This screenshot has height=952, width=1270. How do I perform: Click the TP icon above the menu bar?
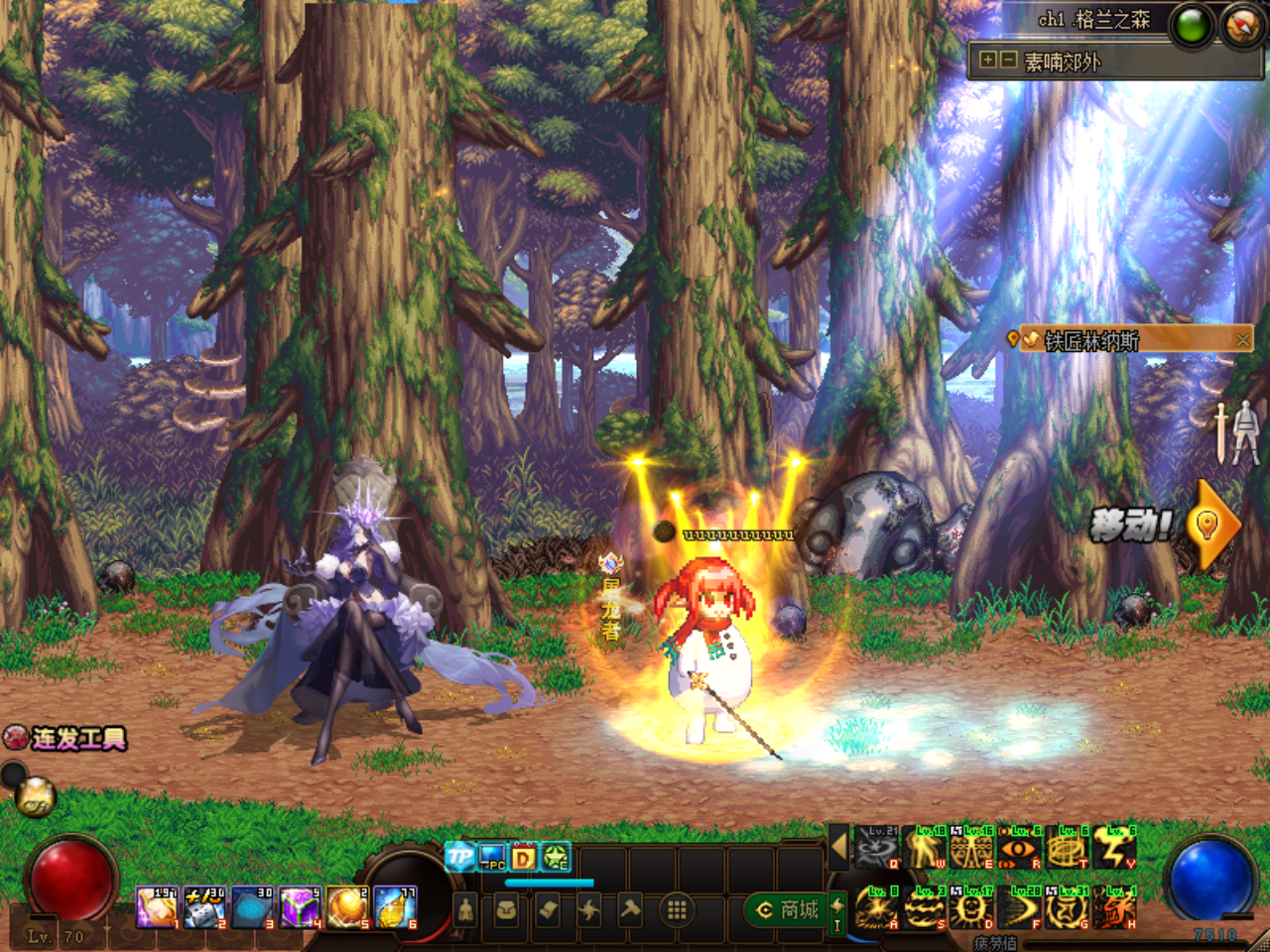tap(459, 856)
